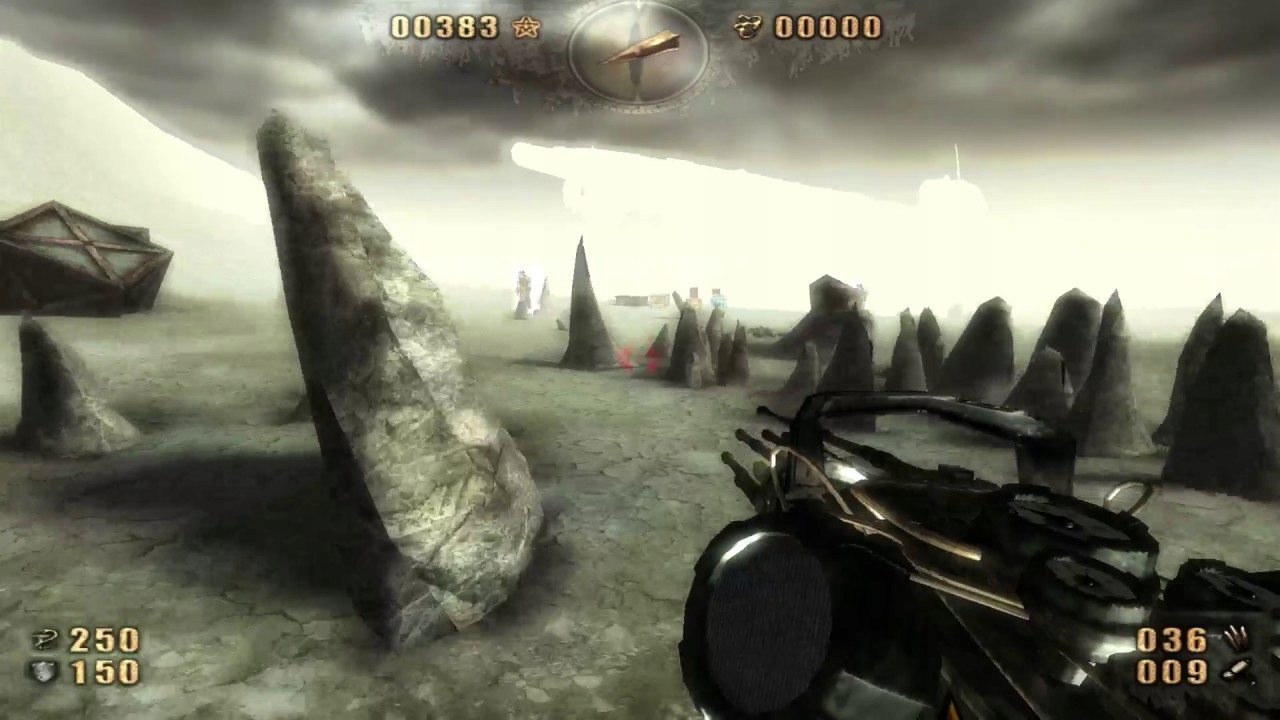This screenshot has height=720, width=1280.
Task: Select the armor value 150
Action: tap(104, 672)
